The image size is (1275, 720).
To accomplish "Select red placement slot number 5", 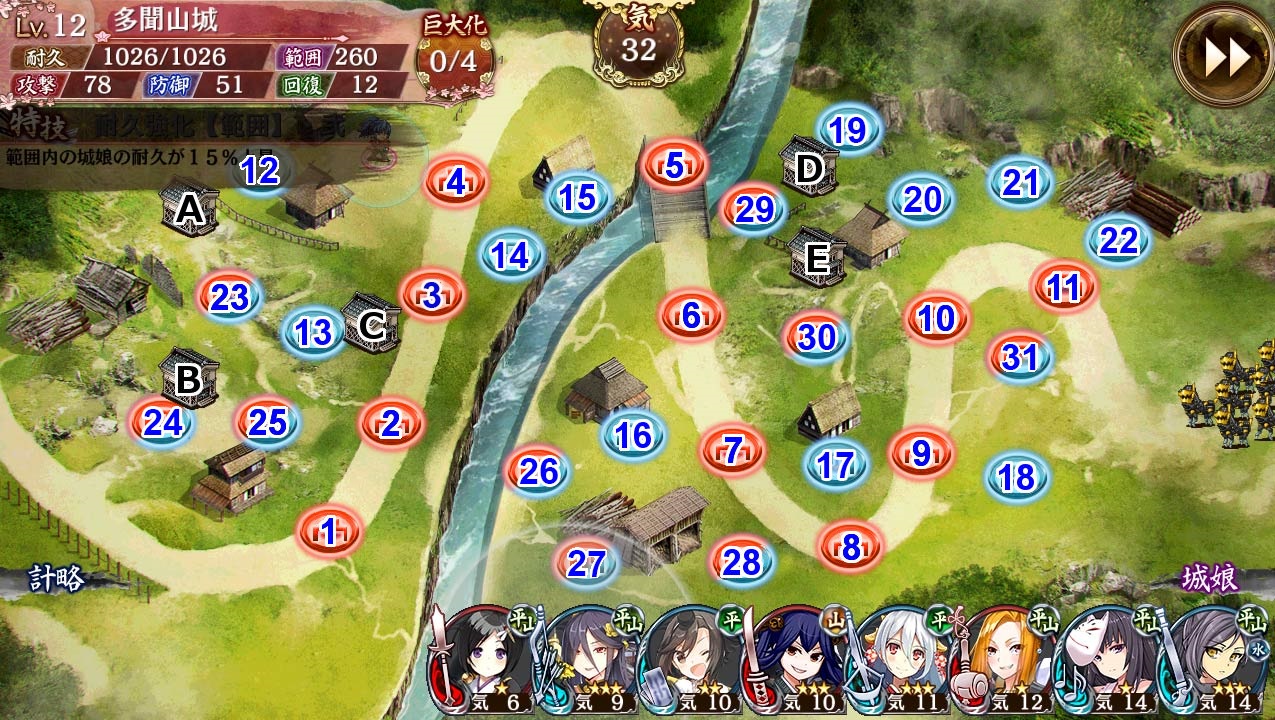I will pos(674,166).
